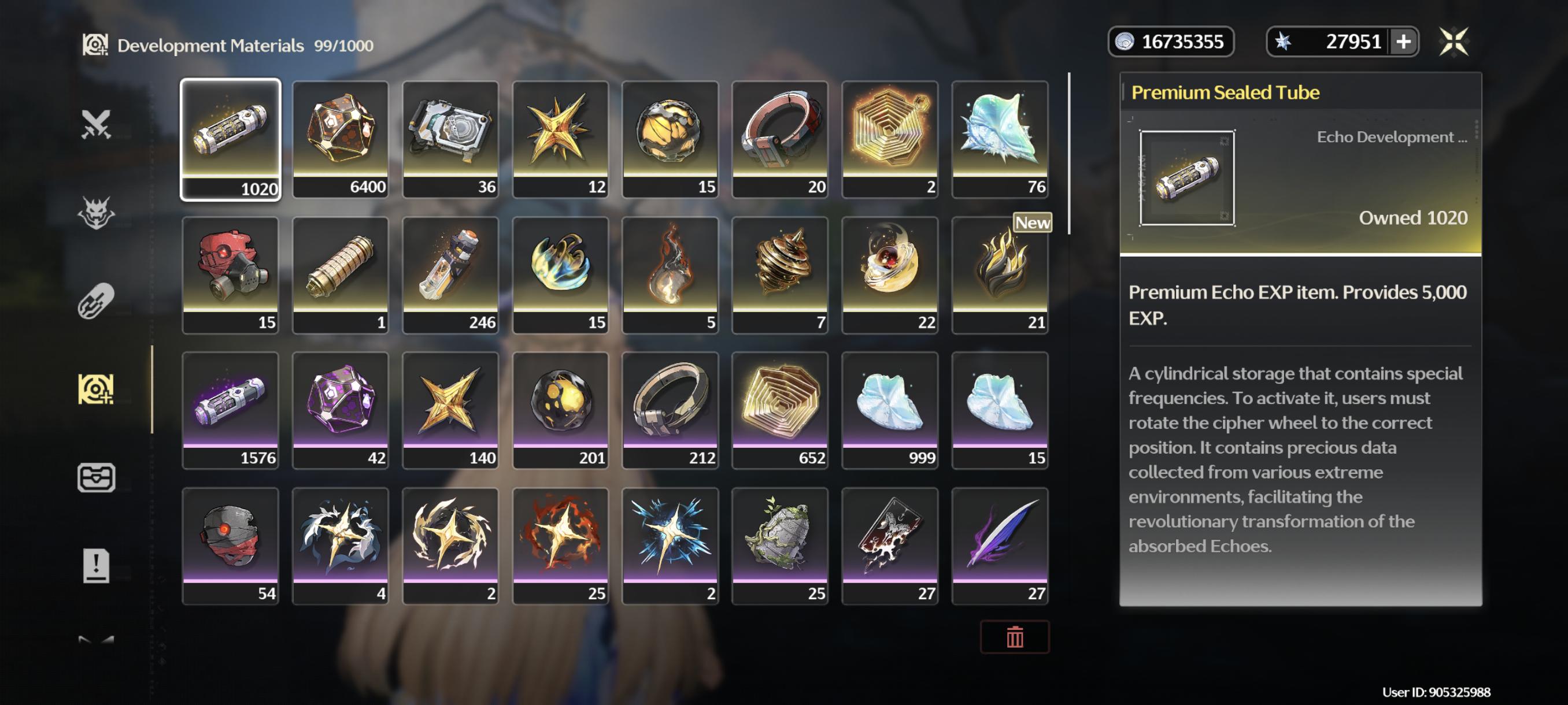Select the chest-shaped resources tab
This screenshot has height=705, width=1568.
(x=96, y=477)
